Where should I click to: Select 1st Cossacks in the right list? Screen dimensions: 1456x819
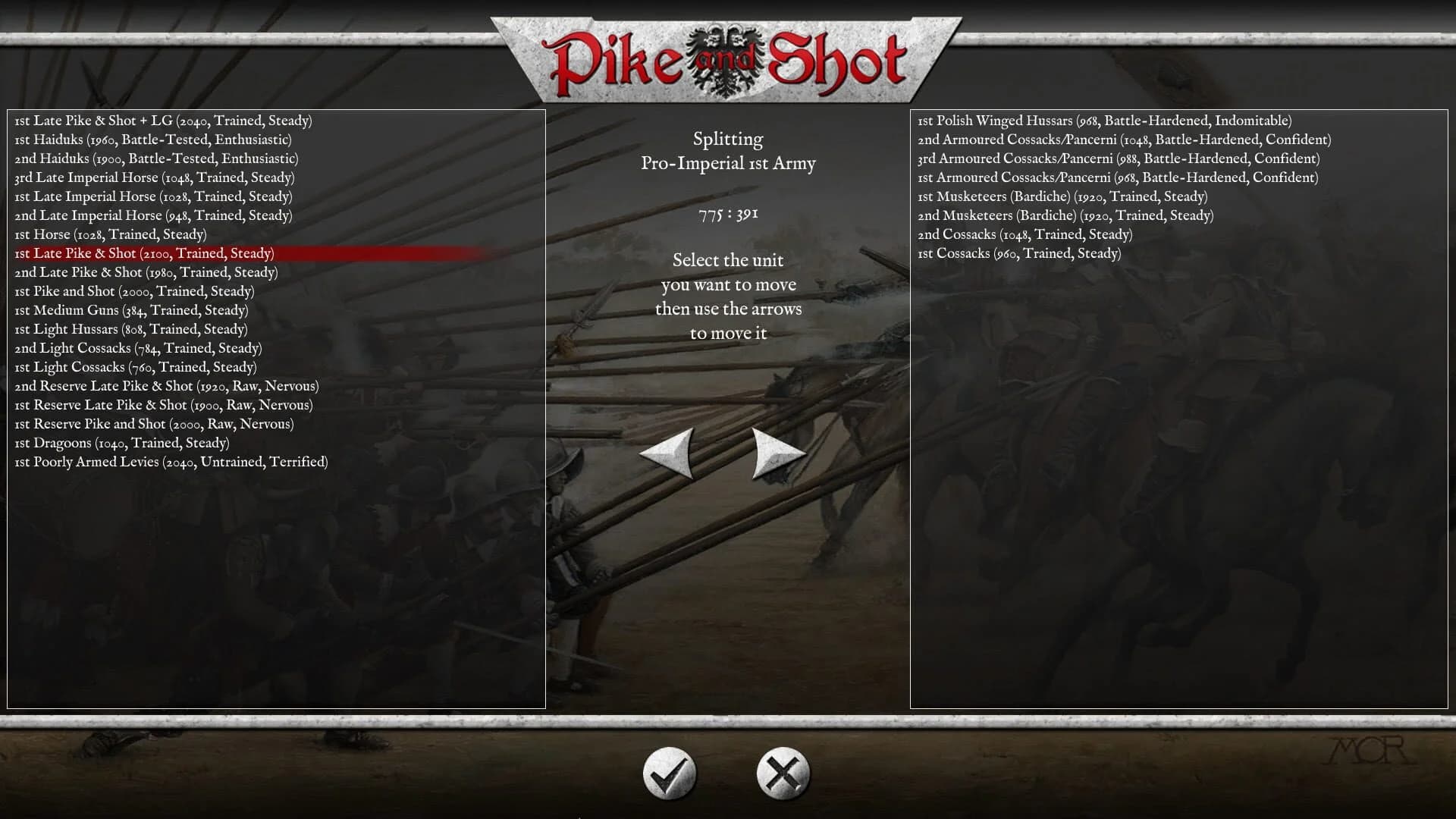pyautogui.click(x=1019, y=253)
